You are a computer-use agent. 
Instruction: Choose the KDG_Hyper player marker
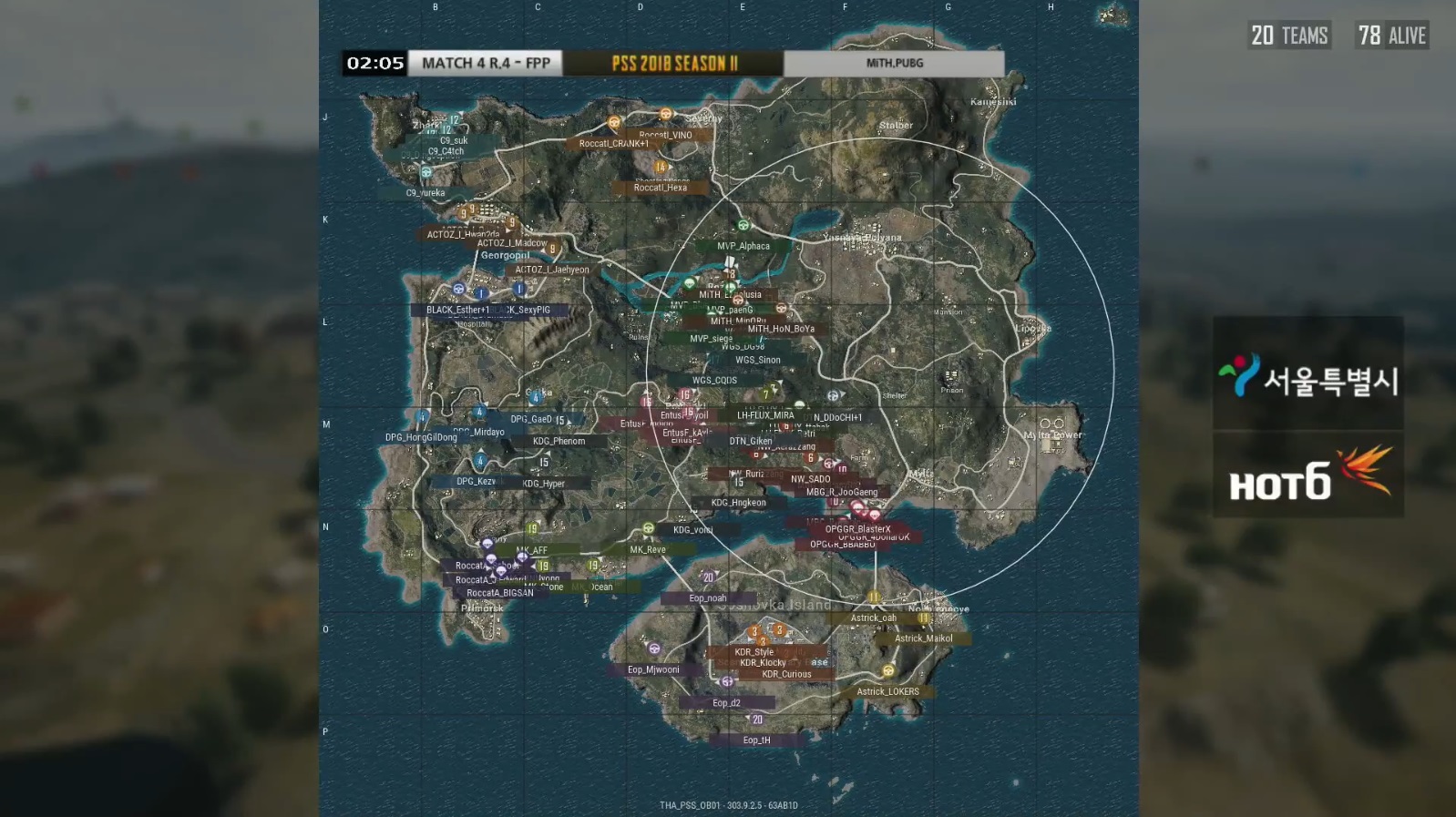pos(544,484)
